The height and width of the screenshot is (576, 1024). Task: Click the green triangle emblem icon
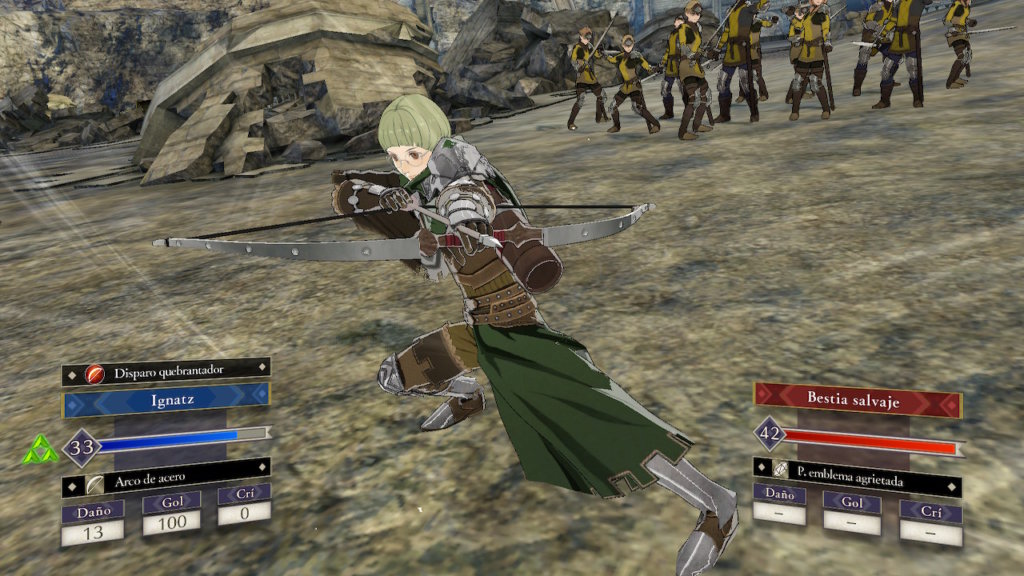pos(40,452)
